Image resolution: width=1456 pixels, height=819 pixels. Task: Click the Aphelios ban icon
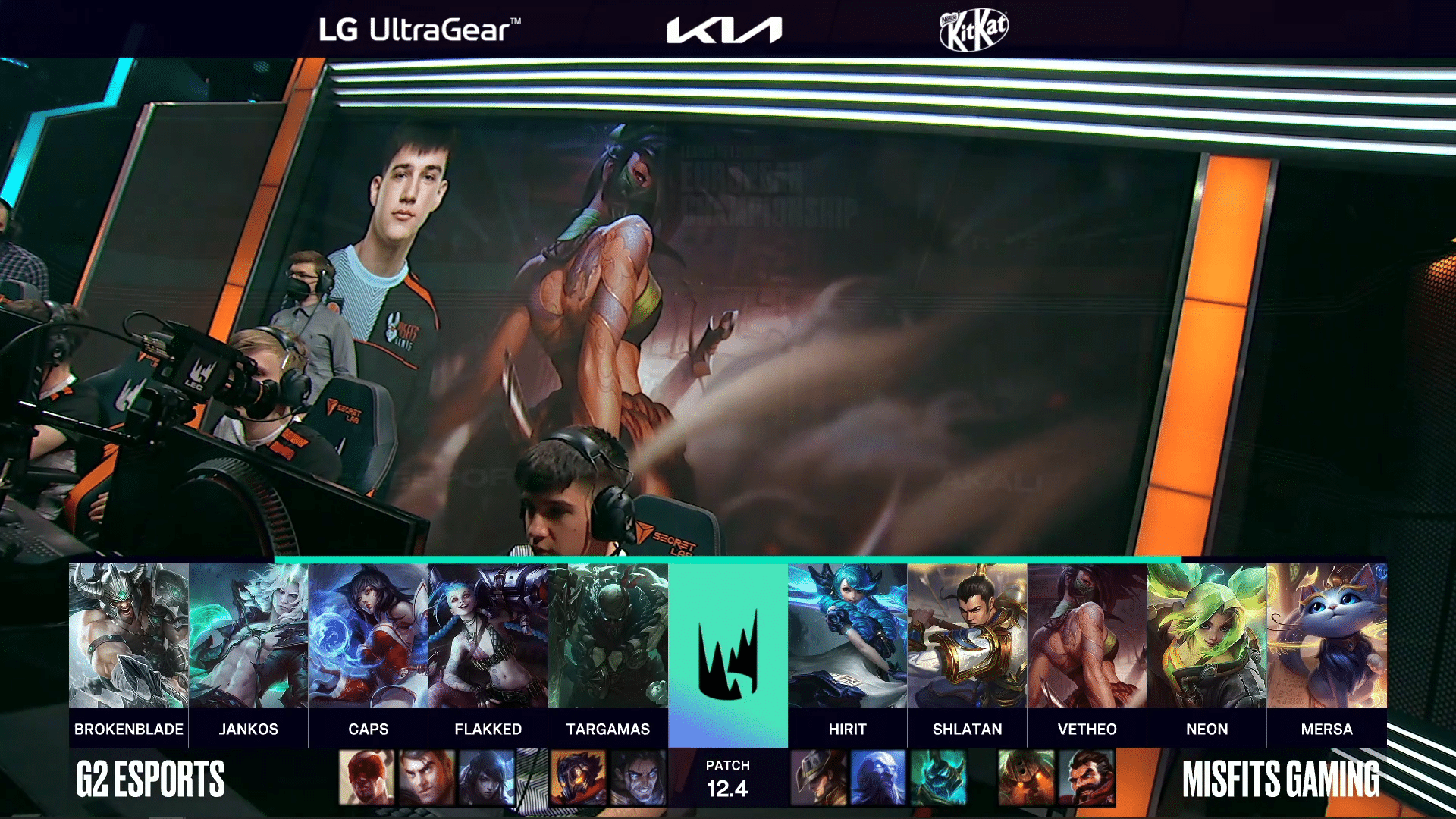point(487,777)
